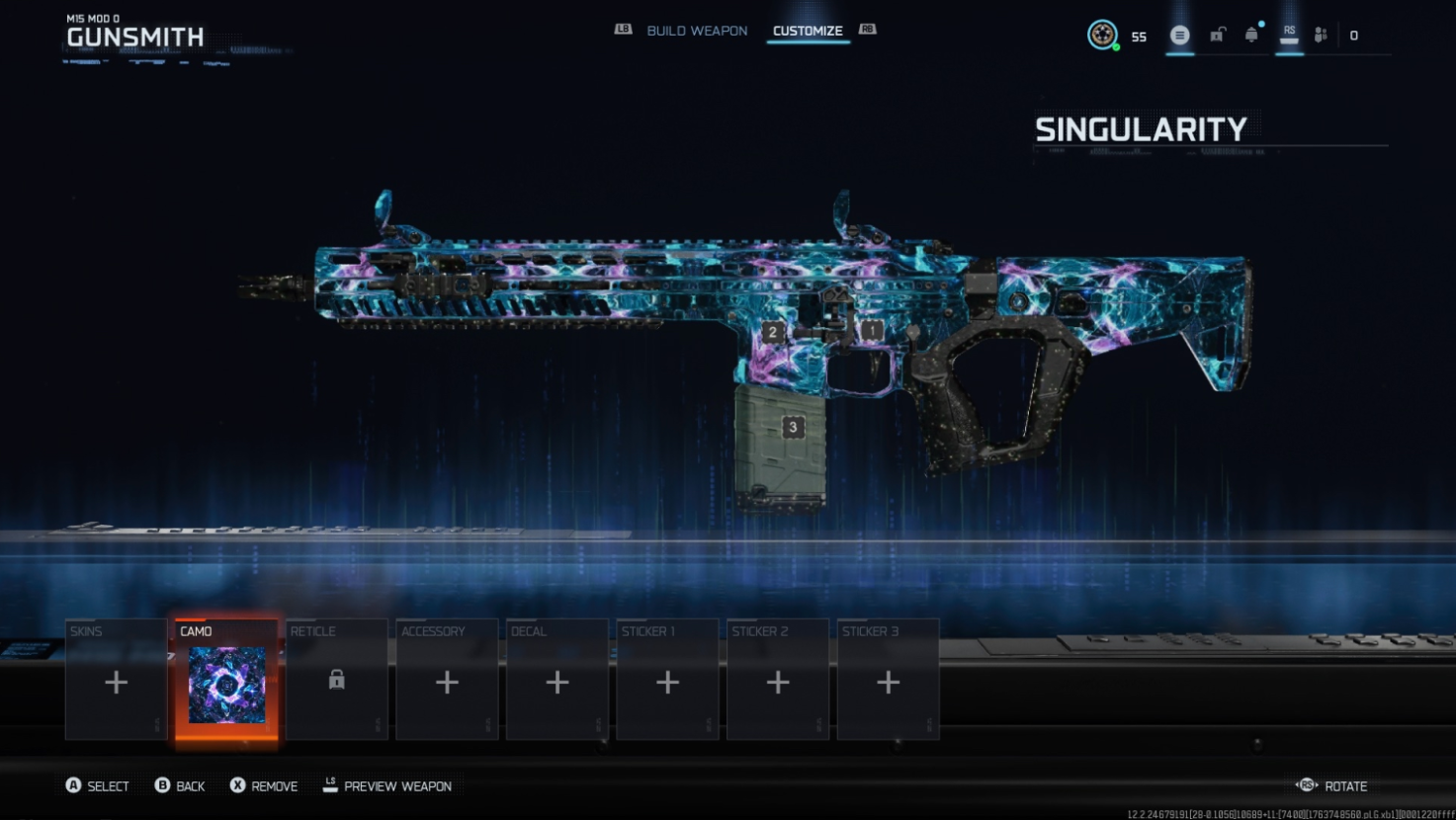Image resolution: width=1456 pixels, height=820 pixels.
Task: Select the locked Reticle slot
Action: (x=337, y=680)
